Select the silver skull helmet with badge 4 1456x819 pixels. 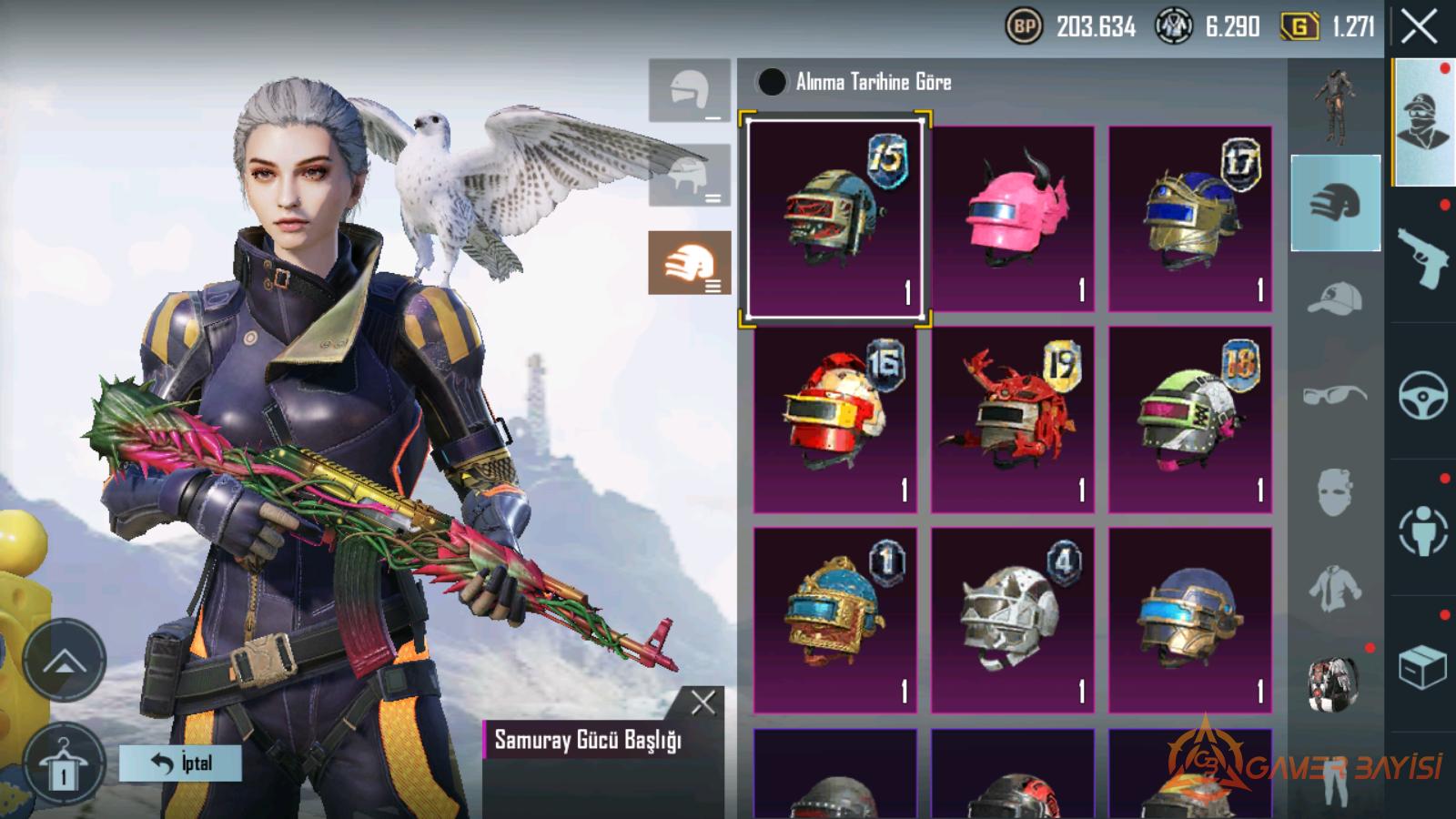point(1012,620)
